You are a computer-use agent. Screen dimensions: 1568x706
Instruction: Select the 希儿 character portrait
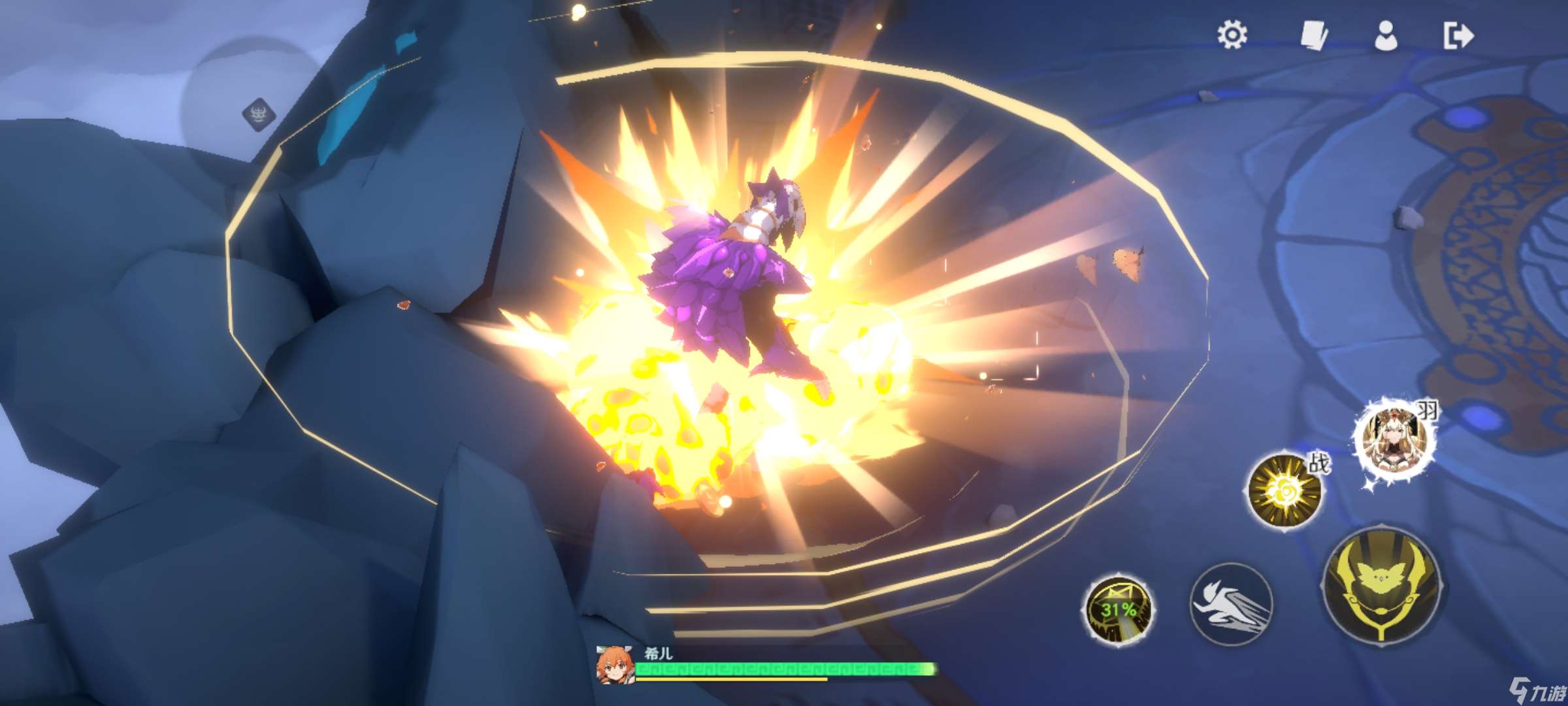[x=614, y=664]
